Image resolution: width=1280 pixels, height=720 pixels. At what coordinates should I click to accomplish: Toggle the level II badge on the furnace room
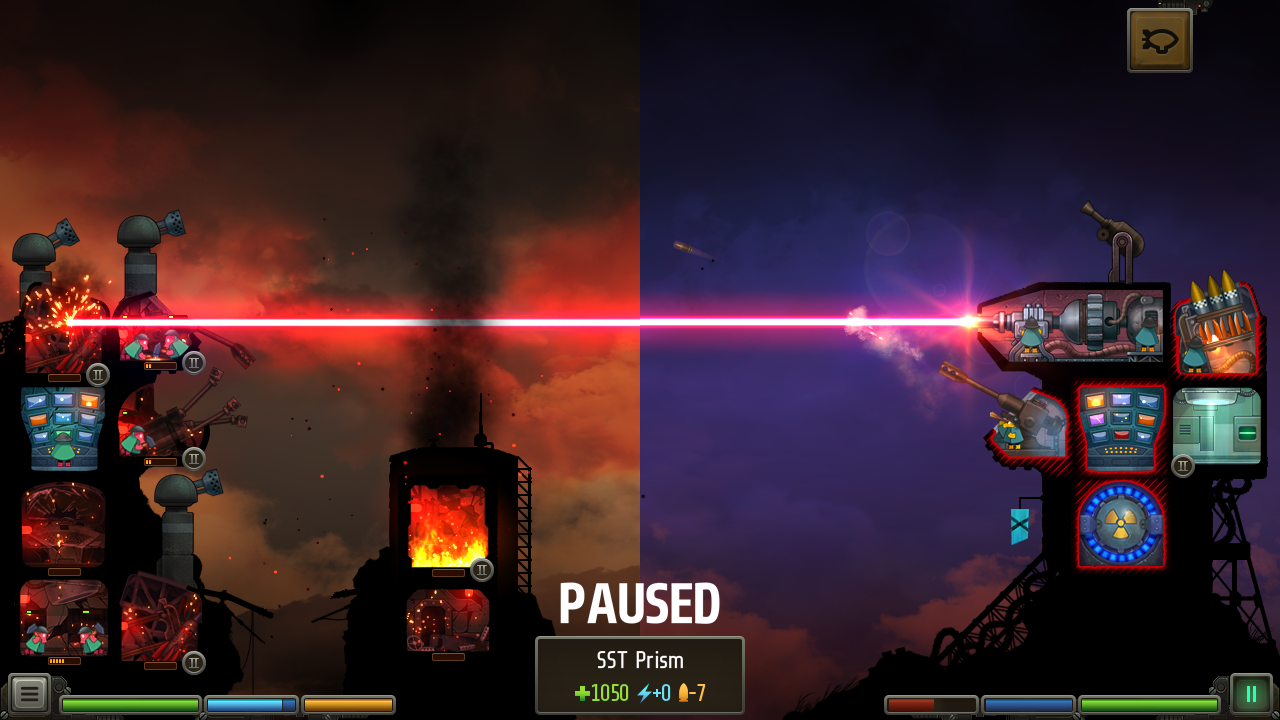(481, 569)
